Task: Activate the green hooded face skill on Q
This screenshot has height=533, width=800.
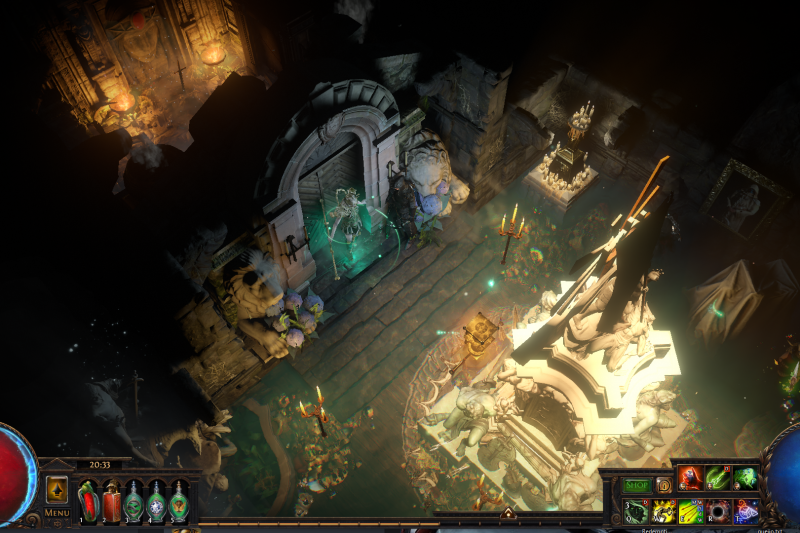Action: (x=636, y=512)
